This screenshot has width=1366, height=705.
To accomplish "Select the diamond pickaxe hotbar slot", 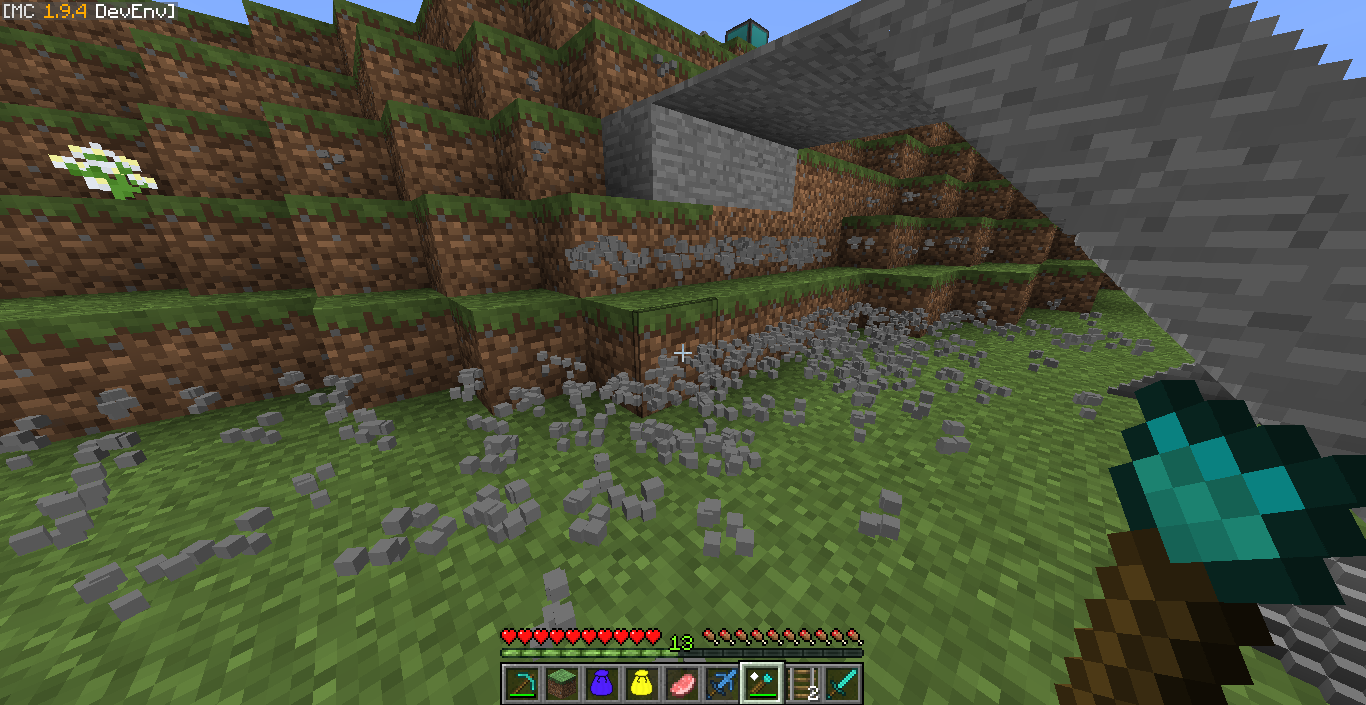I will click(521, 683).
